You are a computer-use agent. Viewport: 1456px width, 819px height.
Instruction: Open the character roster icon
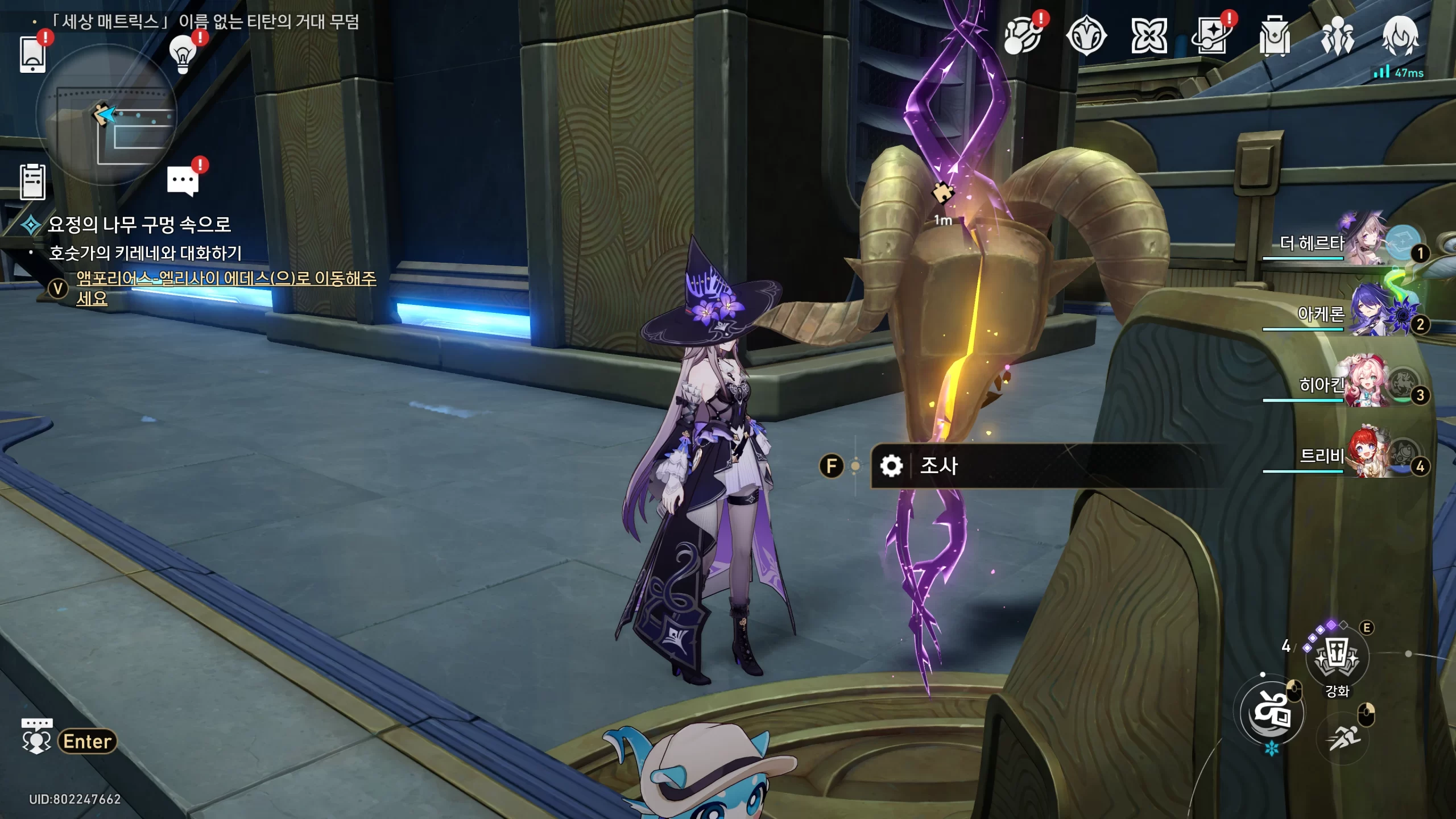(1337, 36)
